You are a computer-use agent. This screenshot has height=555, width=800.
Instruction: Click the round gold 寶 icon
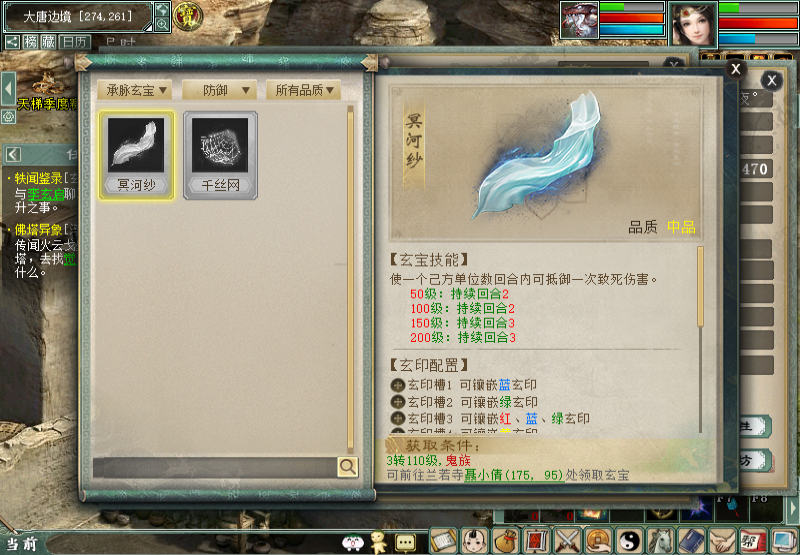[x=186, y=15]
